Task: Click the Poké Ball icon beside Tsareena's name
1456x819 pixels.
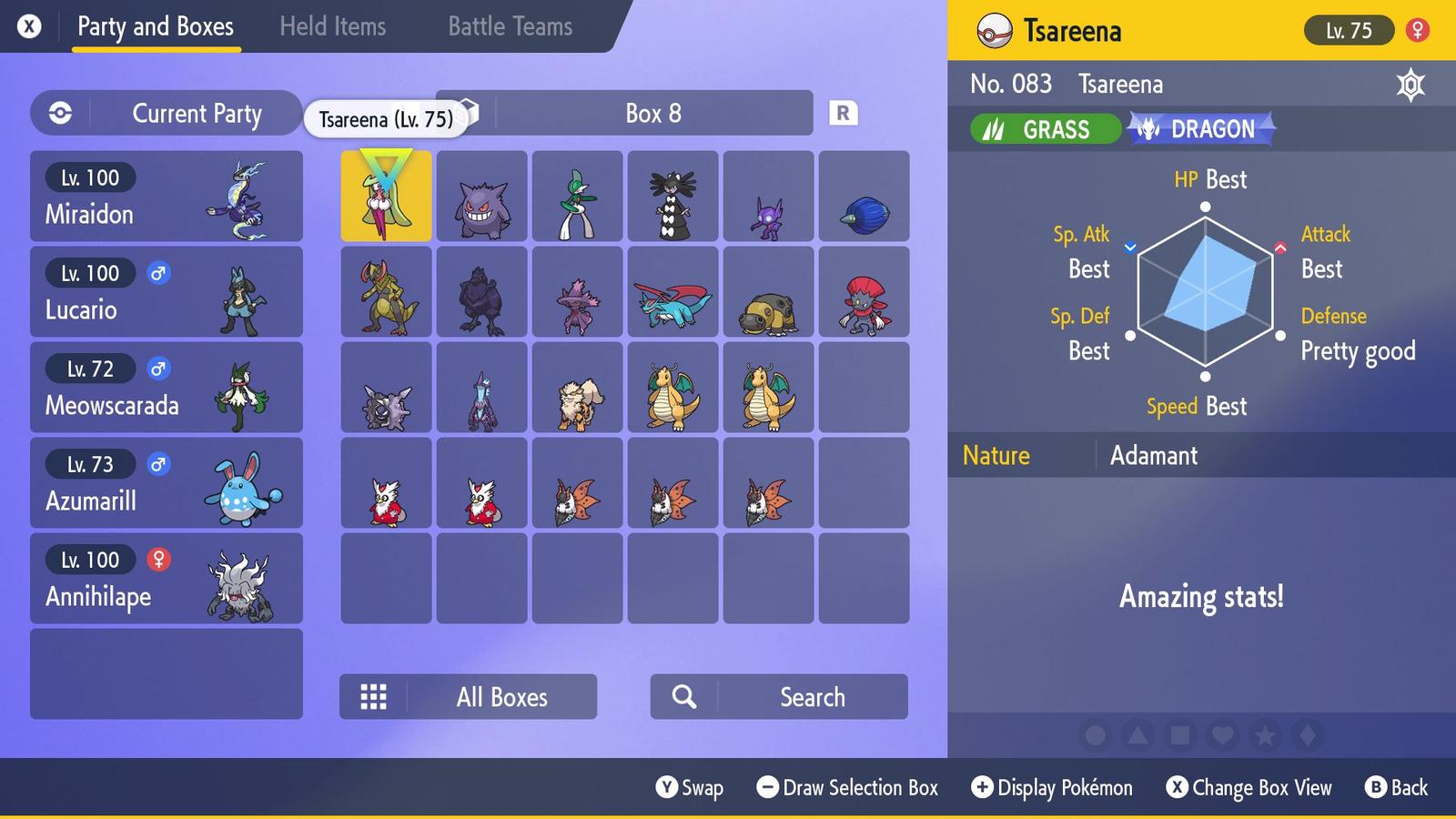Action: [997, 29]
